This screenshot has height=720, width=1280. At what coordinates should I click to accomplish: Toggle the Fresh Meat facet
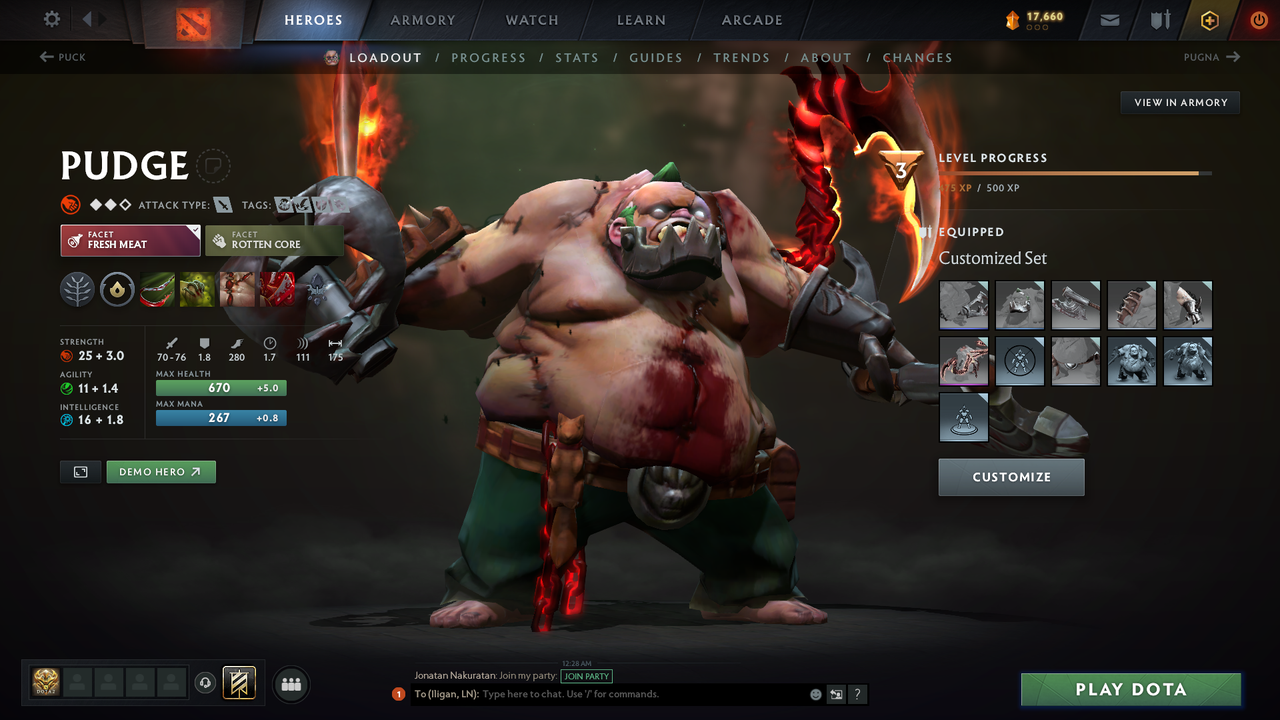click(130, 240)
